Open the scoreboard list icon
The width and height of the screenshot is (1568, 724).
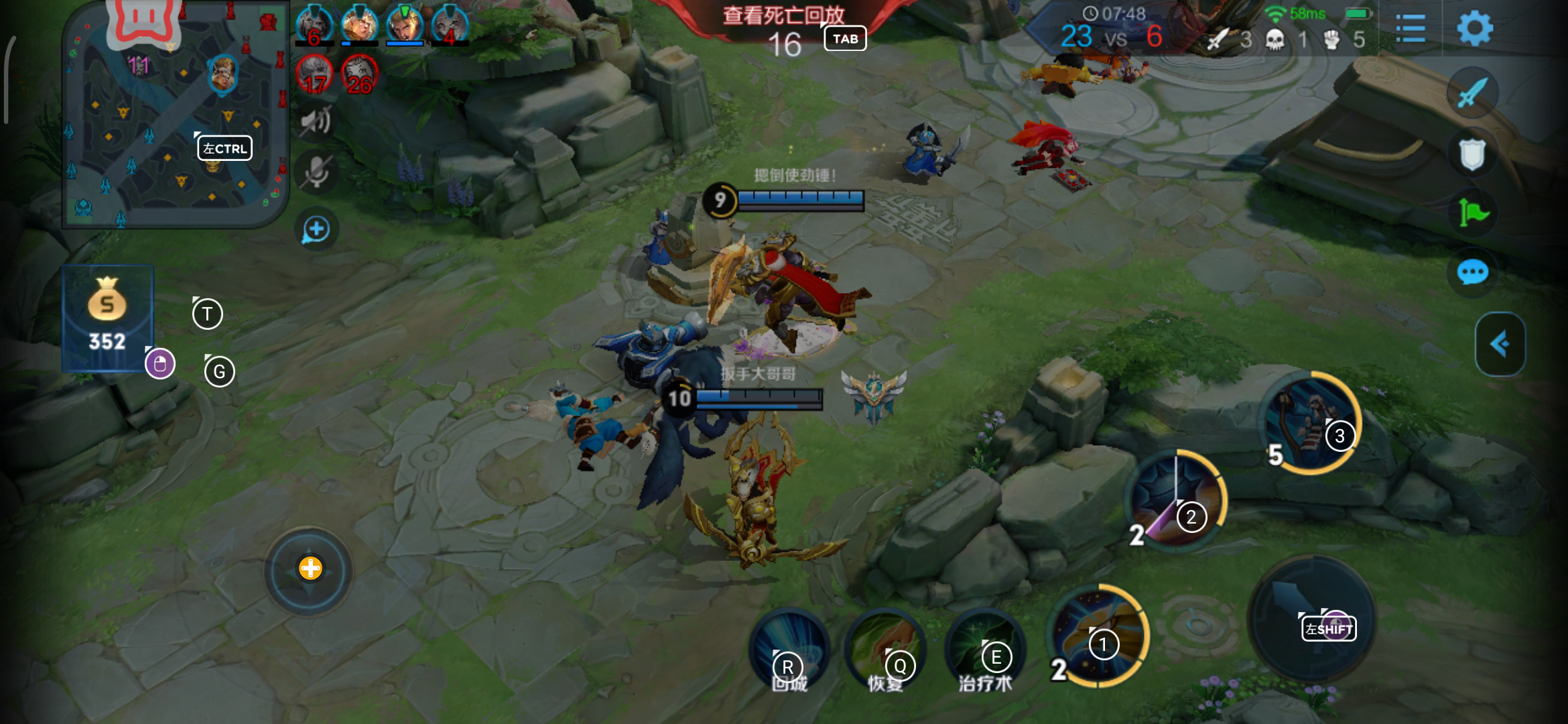pos(1411,29)
